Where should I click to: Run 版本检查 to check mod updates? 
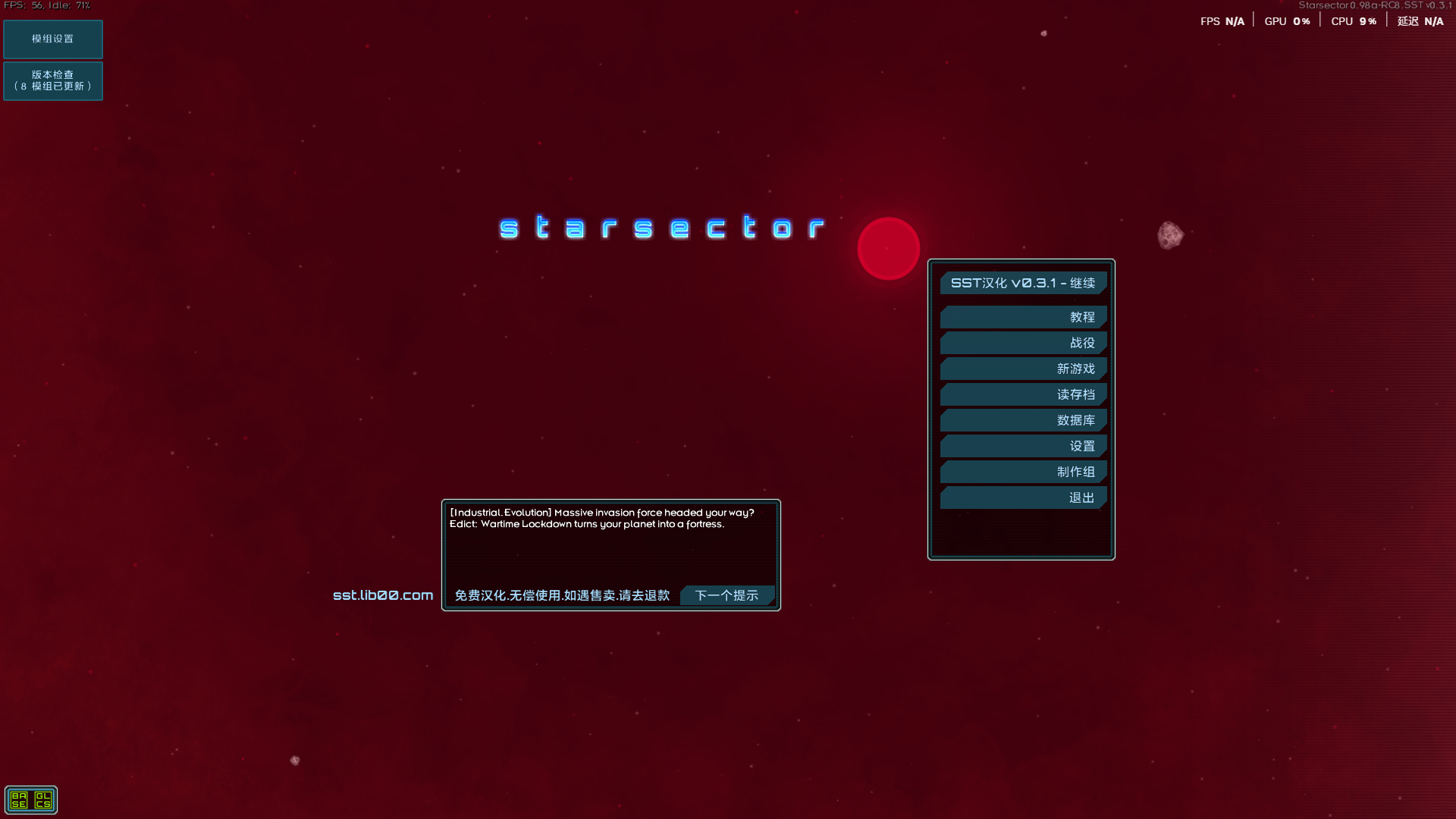pos(52,81)
